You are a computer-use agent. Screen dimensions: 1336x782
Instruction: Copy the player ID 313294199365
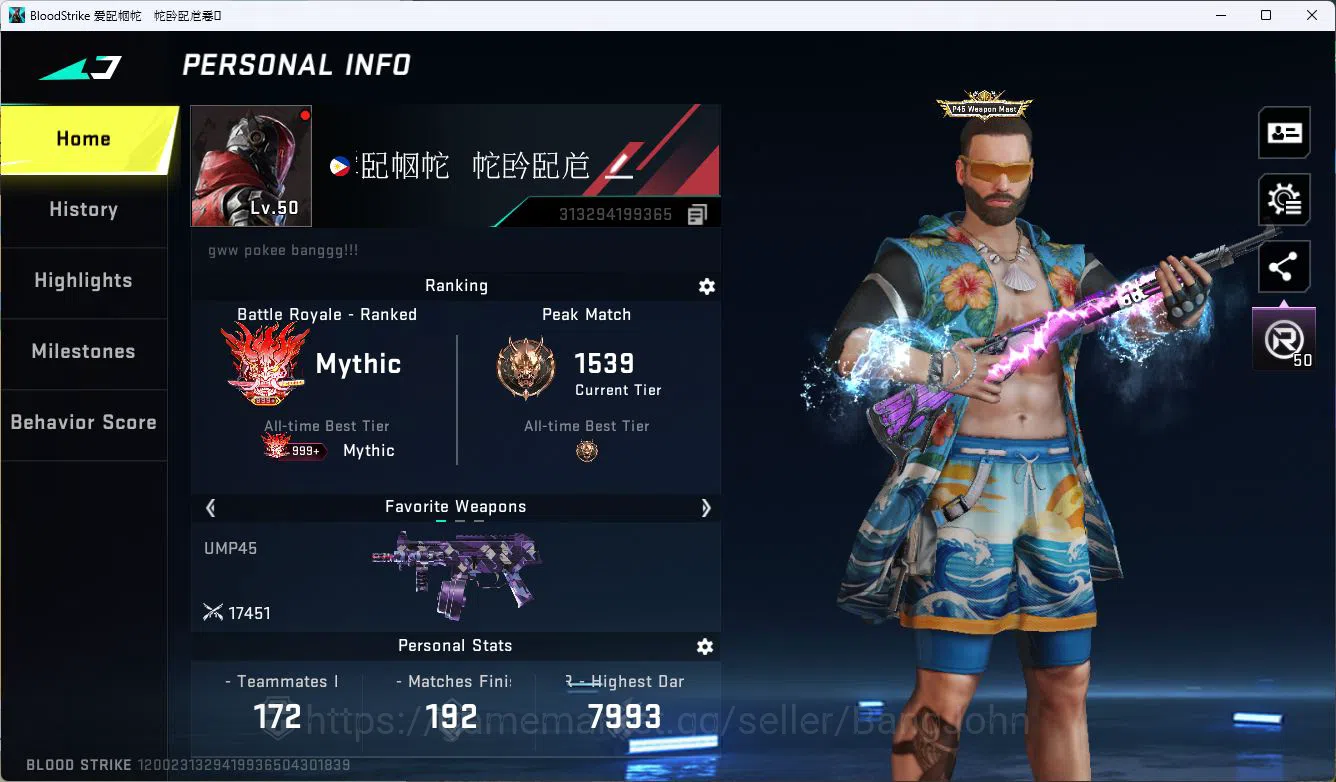coord(697,213)
